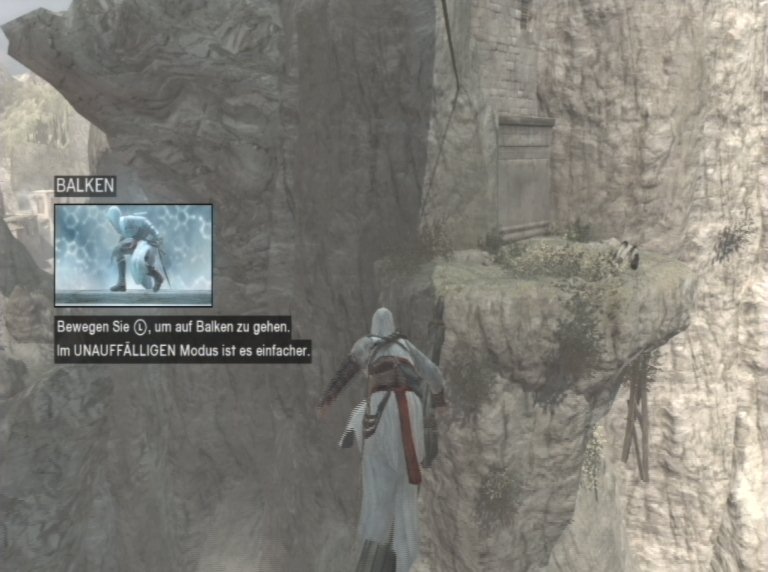
Task: Select the BALKEN tutorial title label
Action: pyautogui.click(x=85, y=186)
